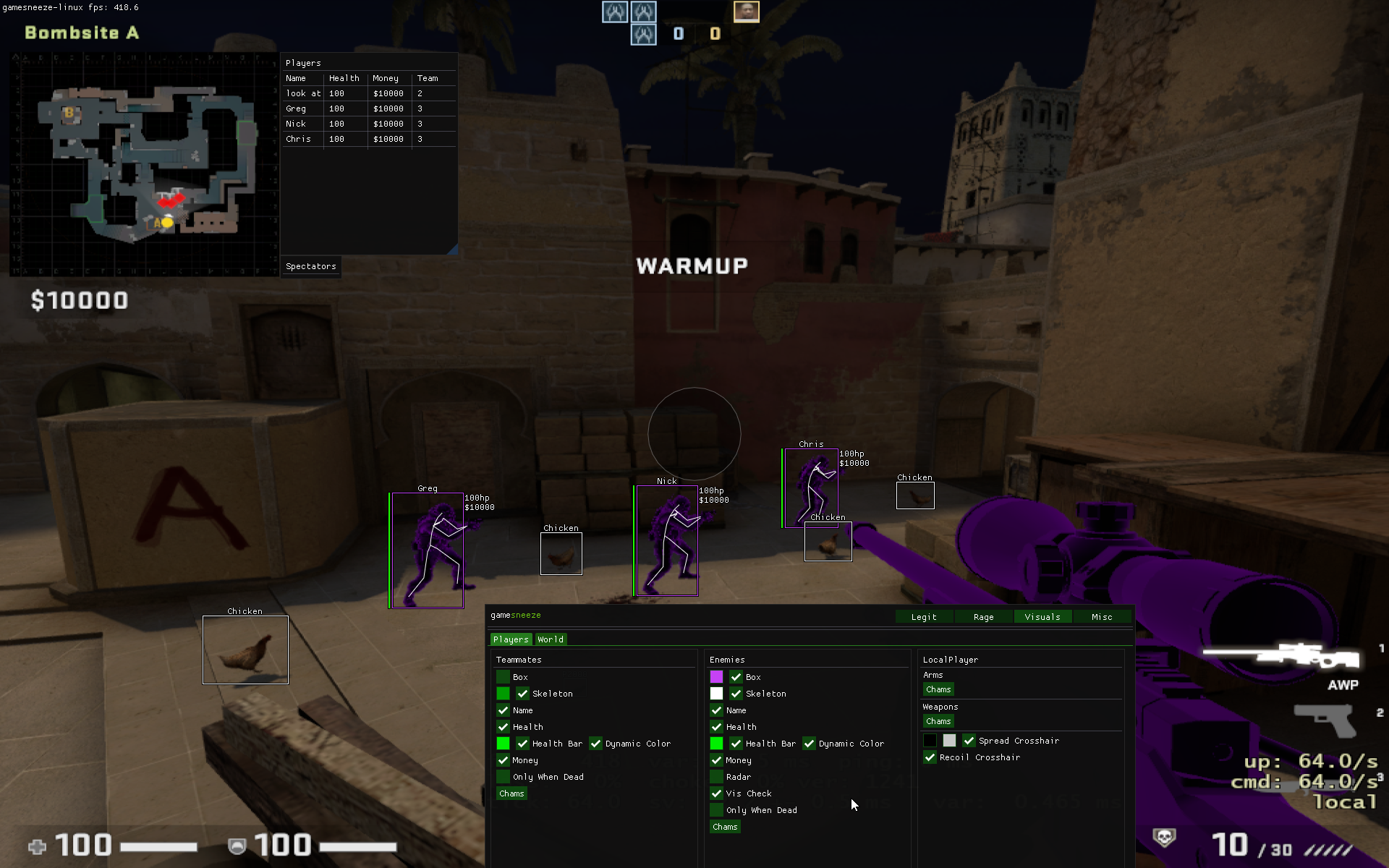Switch to the Rage tab
The width and height of the screenshot is (1389, 868).
click(982, 616)
